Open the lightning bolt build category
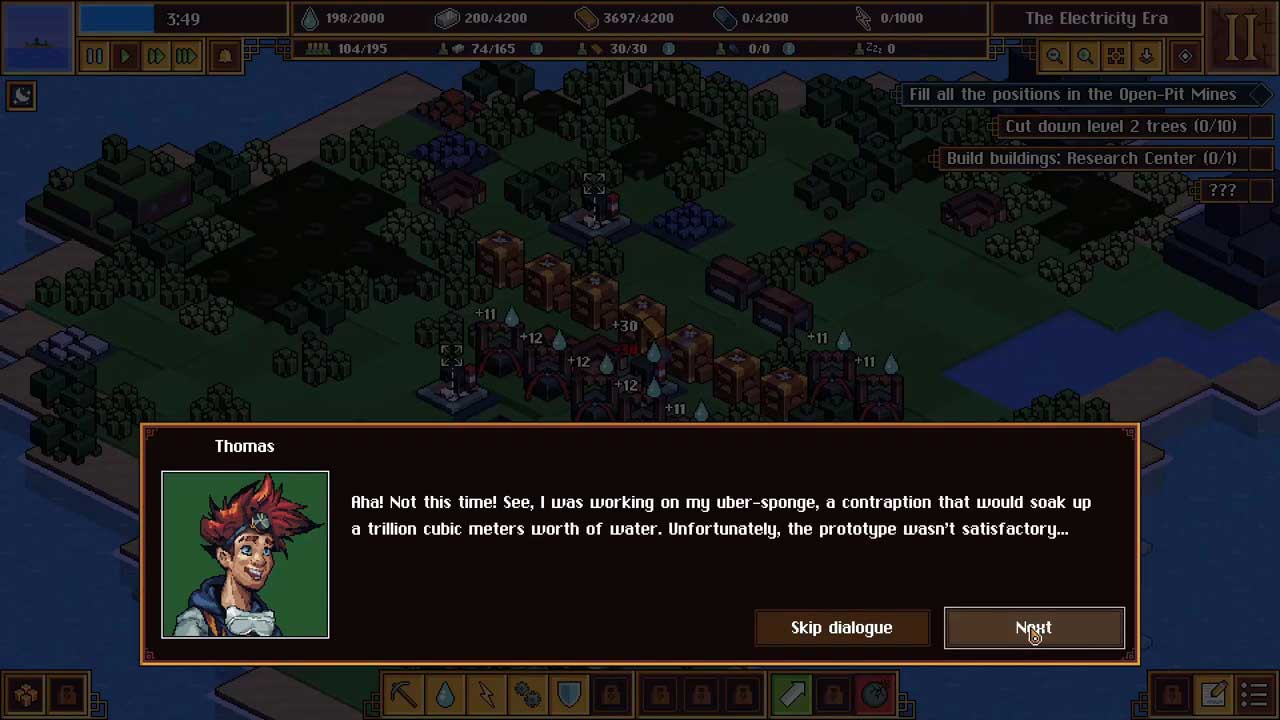This screenshot has width=1280, height=720. pos(486,694)
